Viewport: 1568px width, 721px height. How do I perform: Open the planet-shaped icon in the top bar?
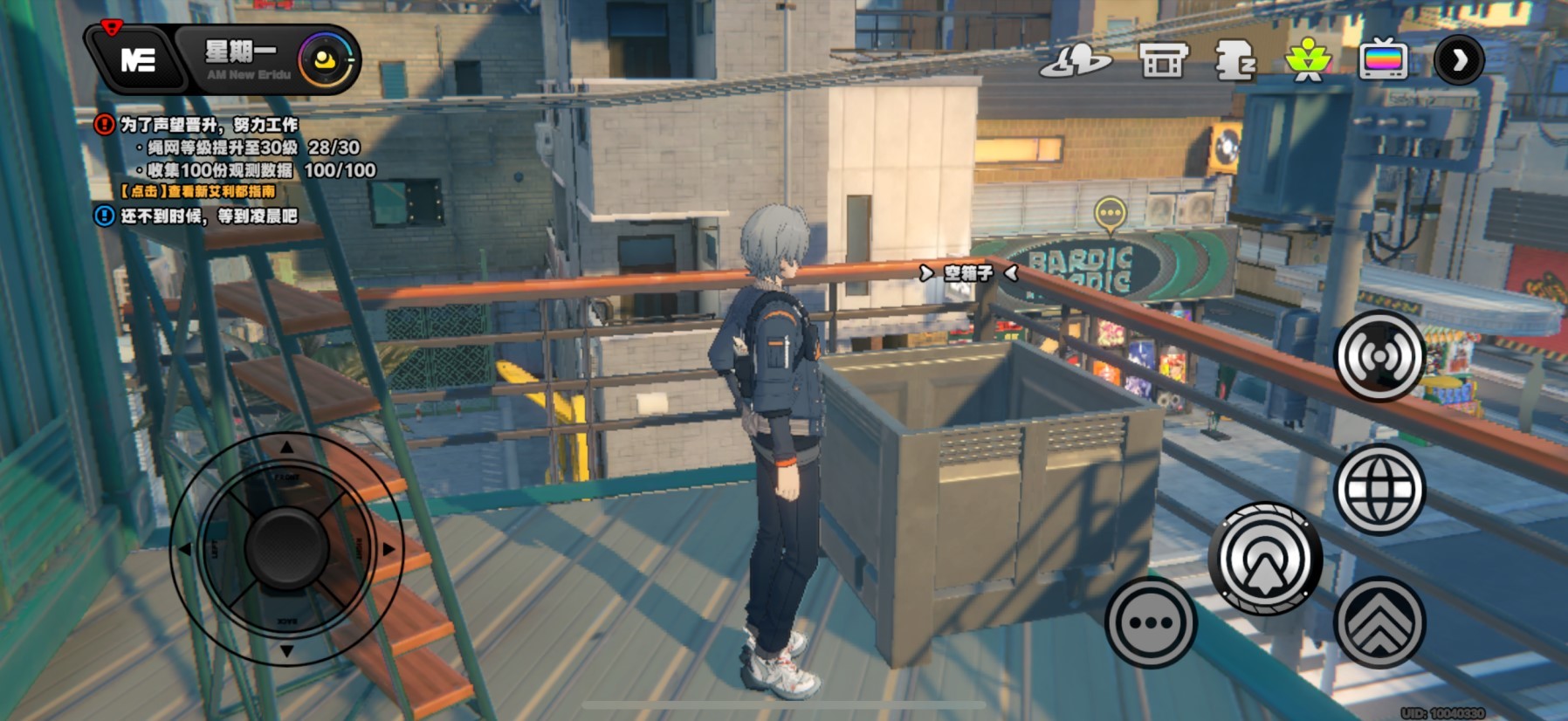coord(1075,61)
